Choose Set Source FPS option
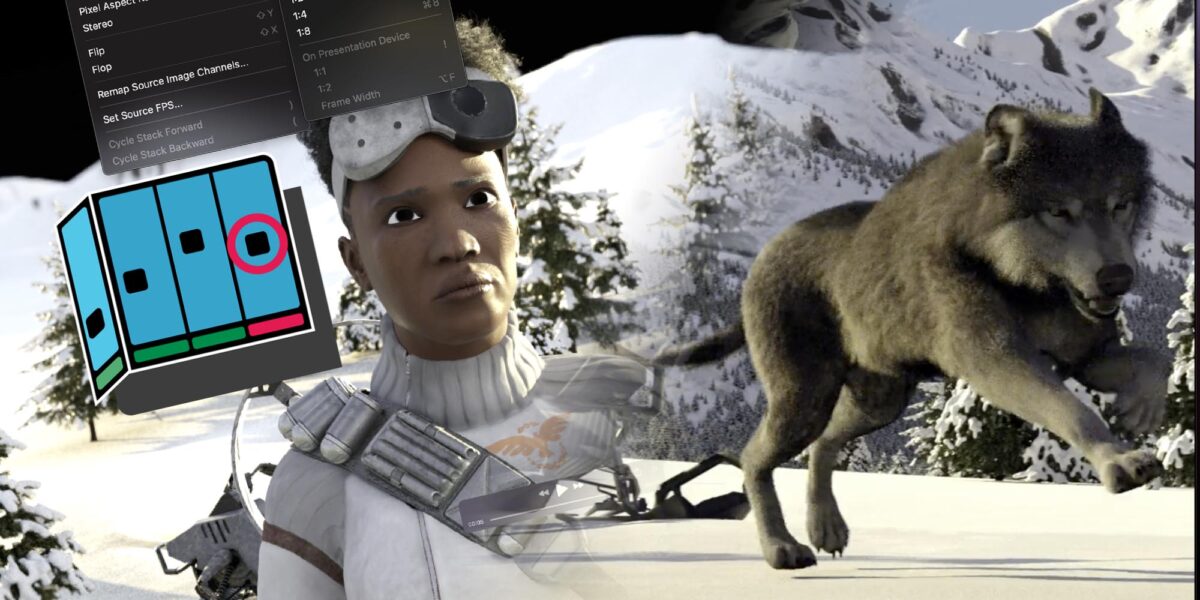Image resolution: width=1200 pixels, height=600 pixels. pyautogui.click(x=143, y=112)
